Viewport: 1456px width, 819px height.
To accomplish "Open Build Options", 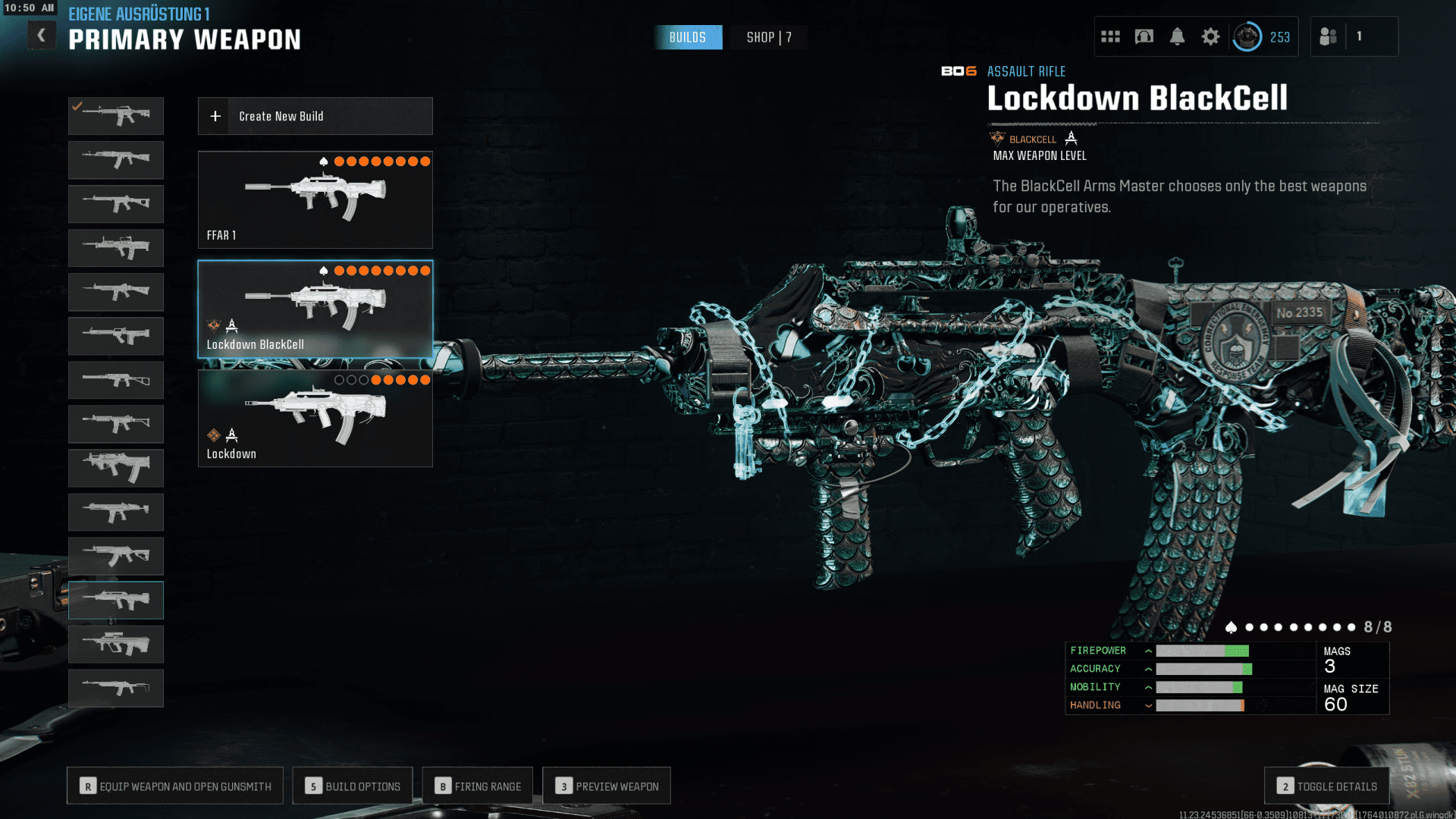I will coord(353,786).
